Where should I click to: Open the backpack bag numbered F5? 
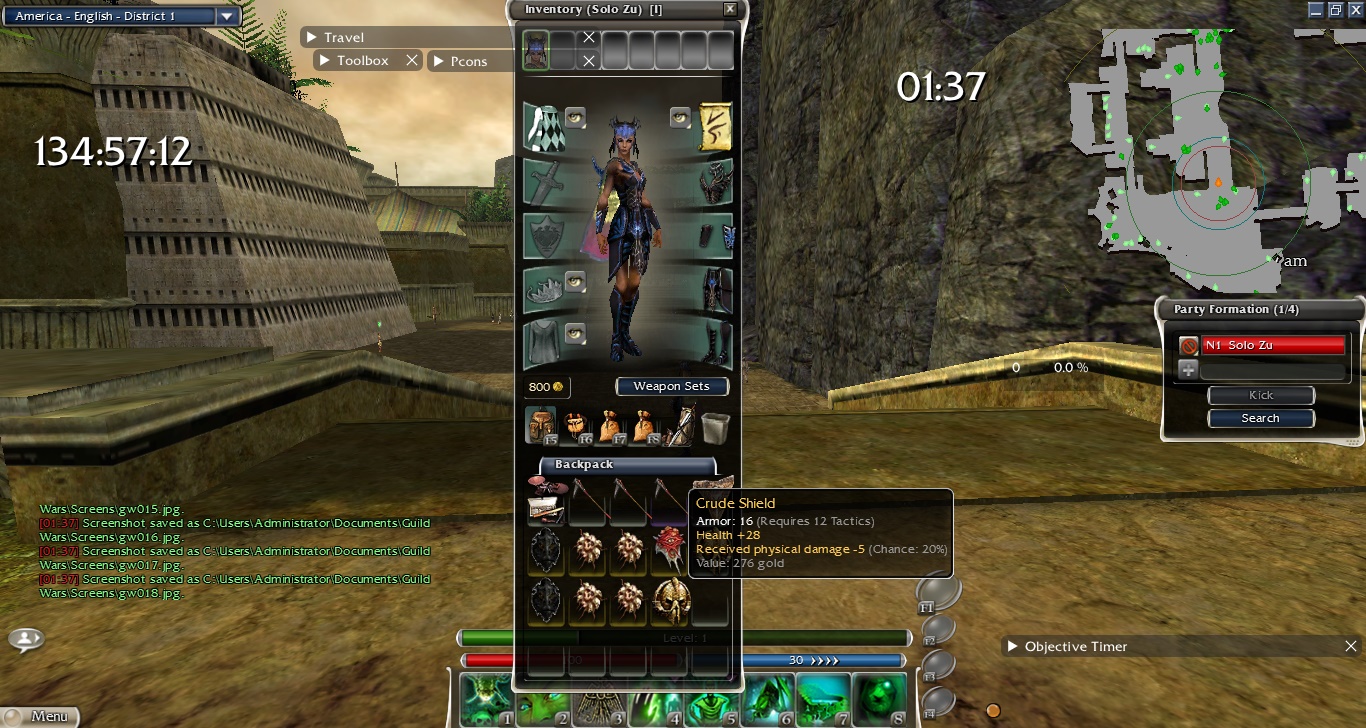541,426
